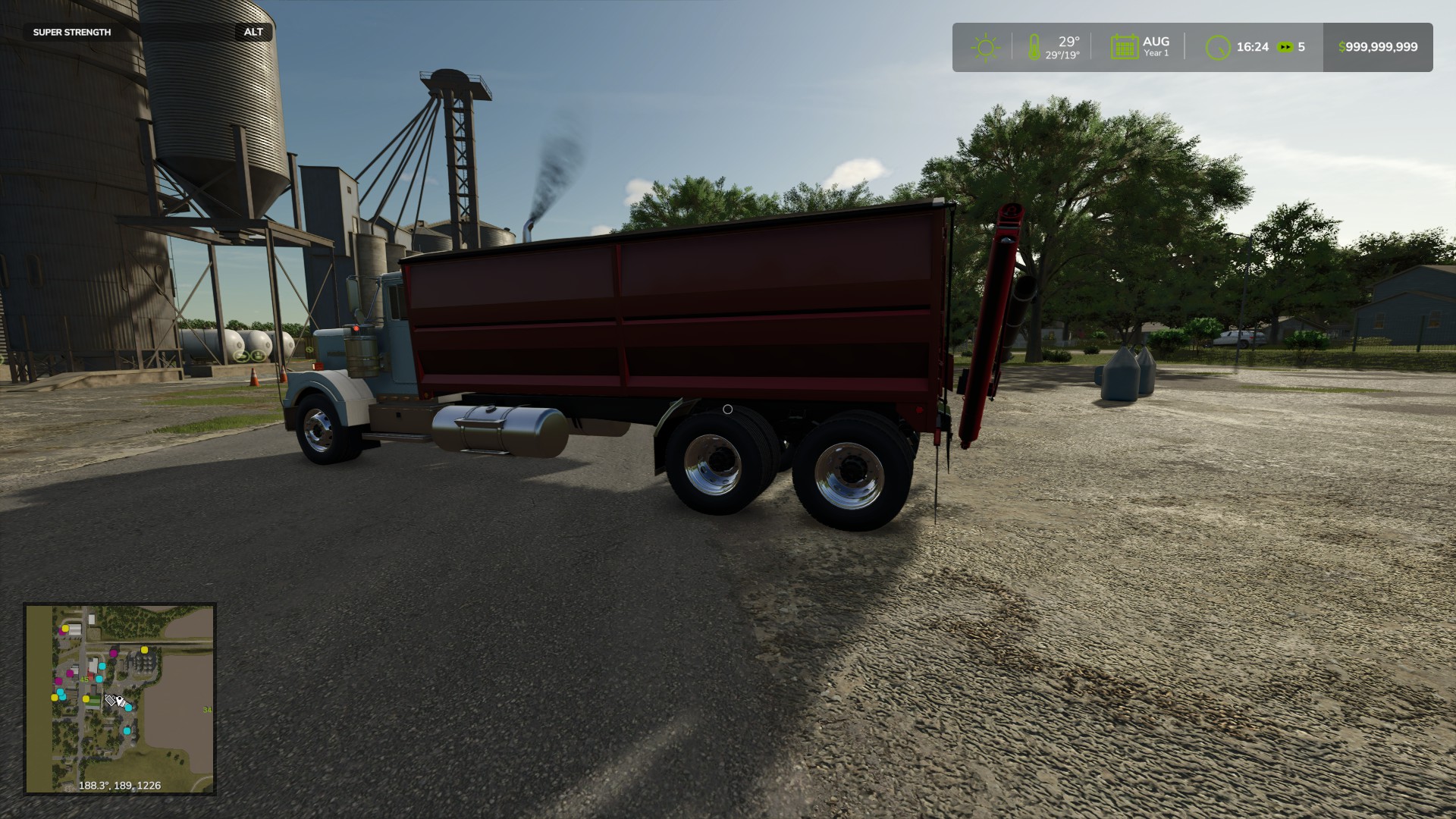The width and height of the screenshot is (1456, 819).
Task: Open the minimap in the corner
Action: pos(120,698)
